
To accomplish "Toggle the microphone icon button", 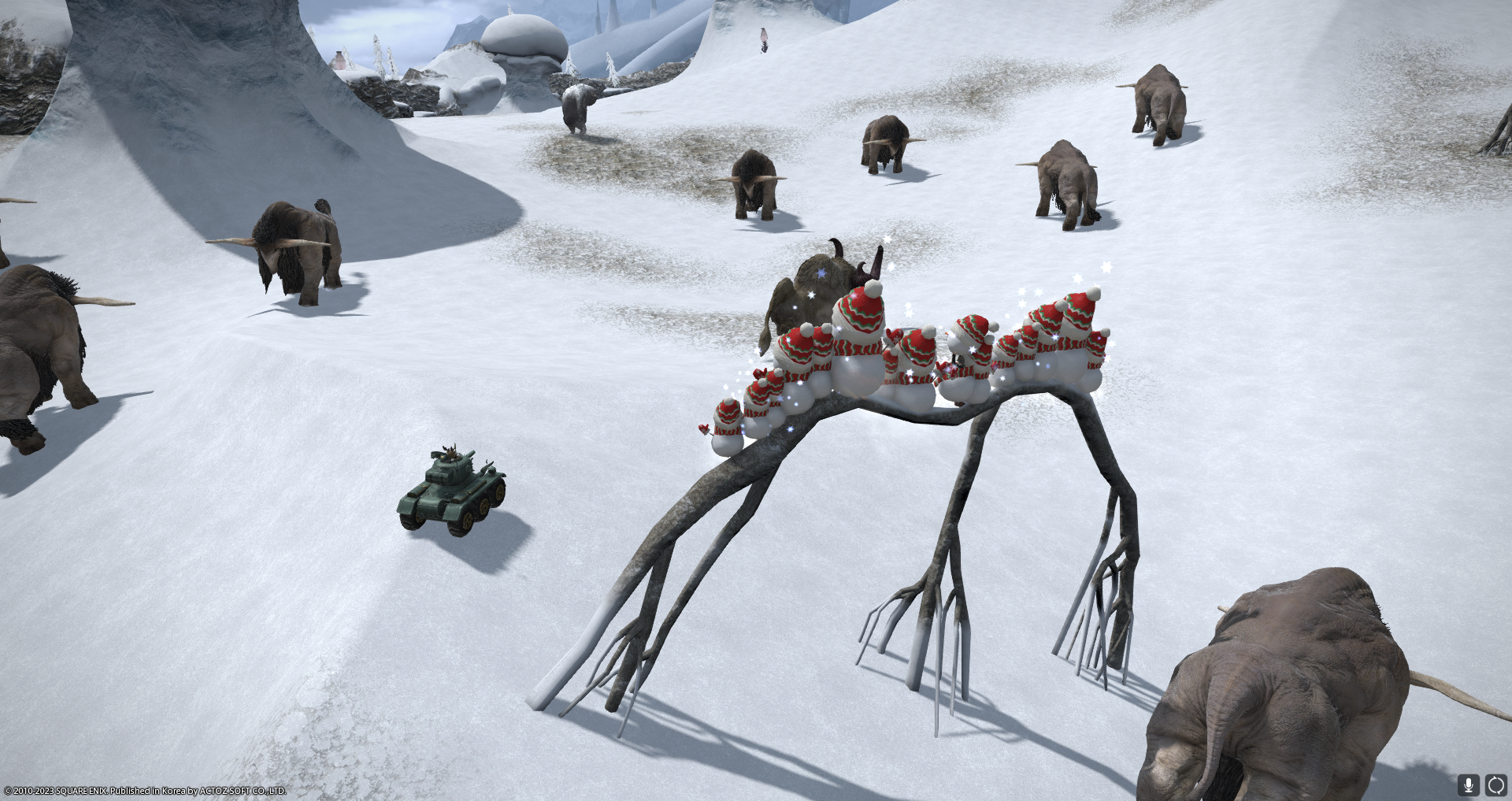I will (x=1468, y=784).
